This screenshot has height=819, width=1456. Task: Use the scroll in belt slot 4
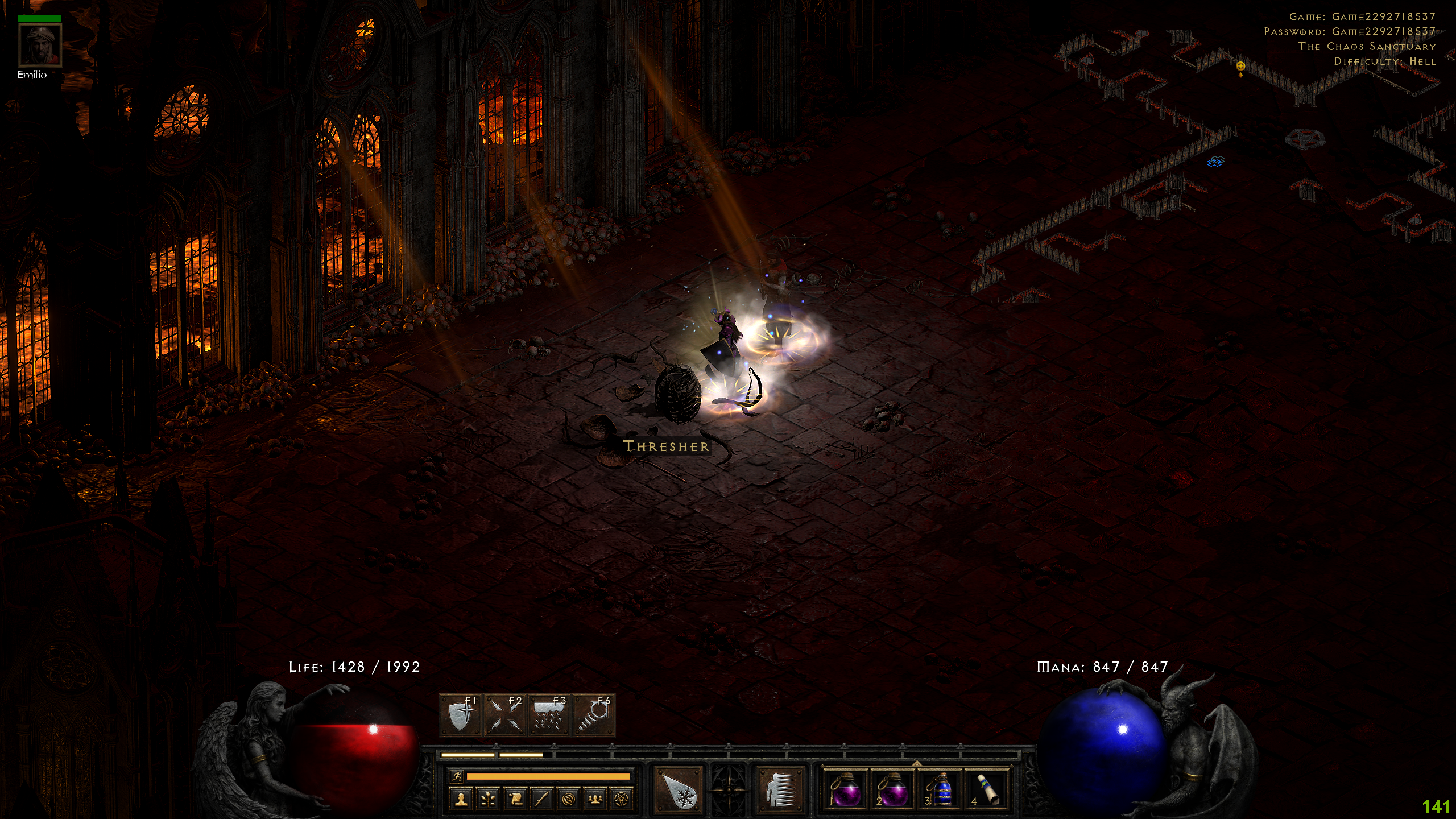click(x=987, y=789)
